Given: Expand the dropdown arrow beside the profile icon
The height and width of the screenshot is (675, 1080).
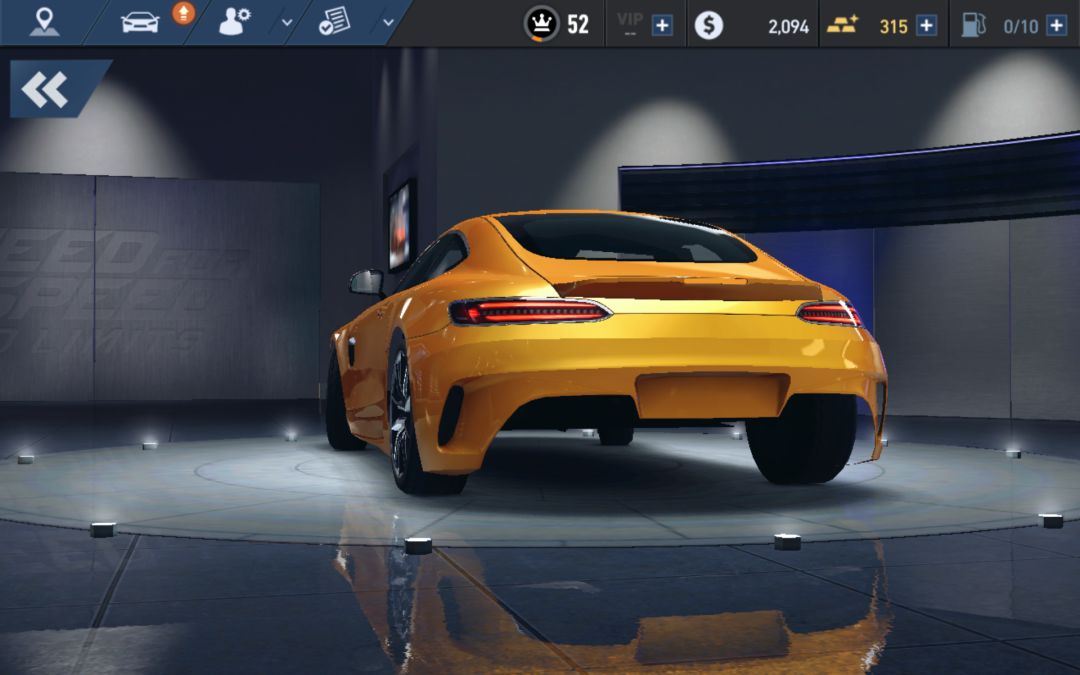Looking at the screenshot, I should pos(287,23).
